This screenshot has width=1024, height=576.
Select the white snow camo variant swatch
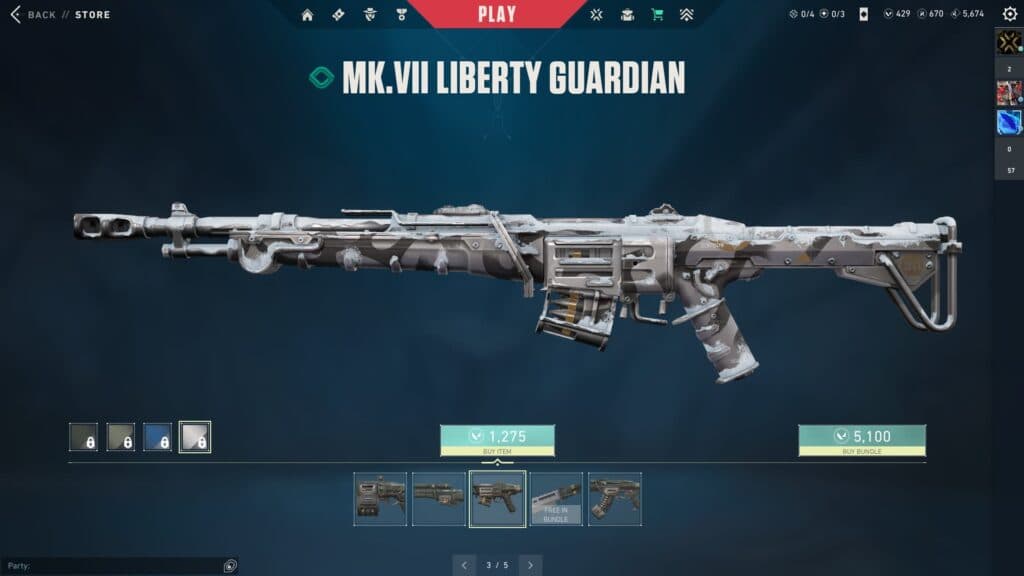(194, 437)
